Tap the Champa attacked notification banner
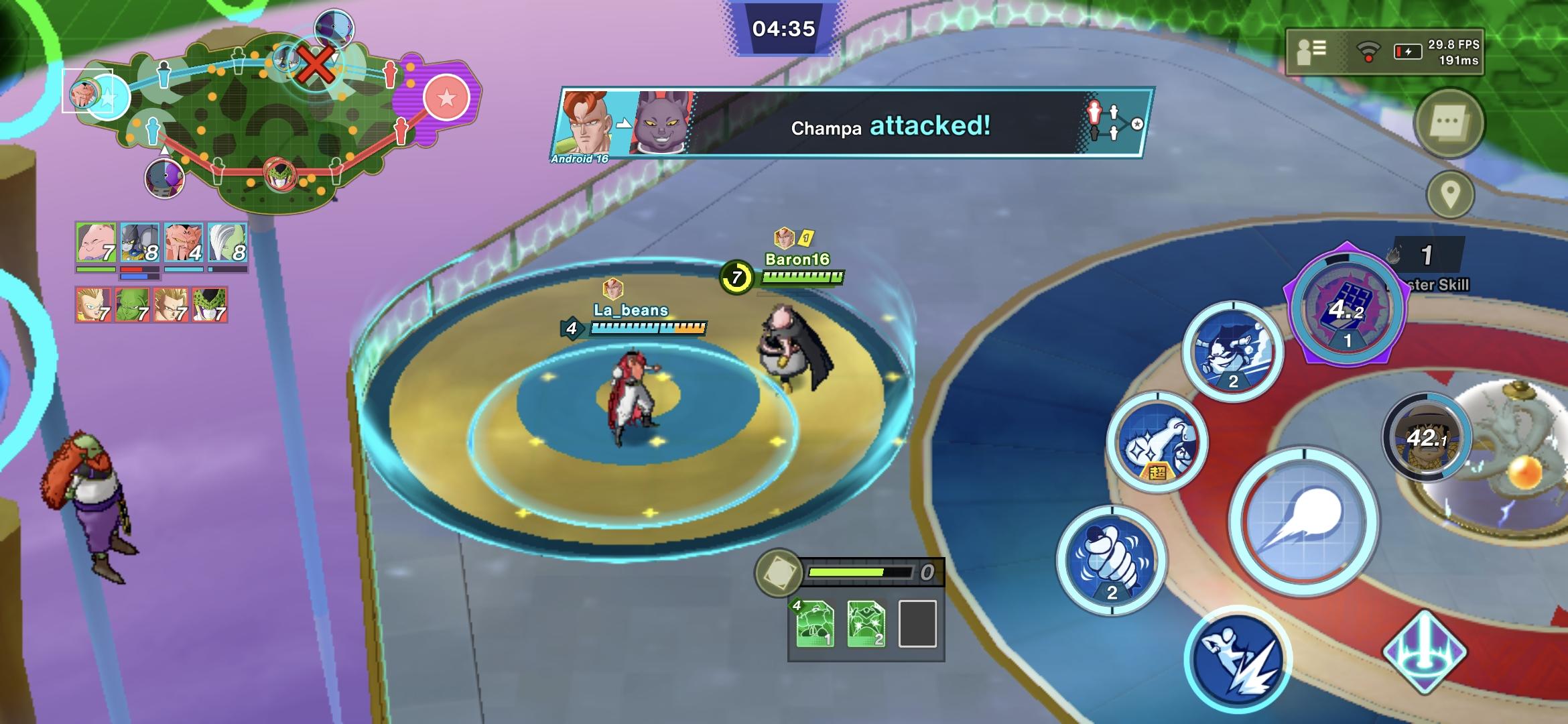This screenshot has width=1568, height=724. 851,124
